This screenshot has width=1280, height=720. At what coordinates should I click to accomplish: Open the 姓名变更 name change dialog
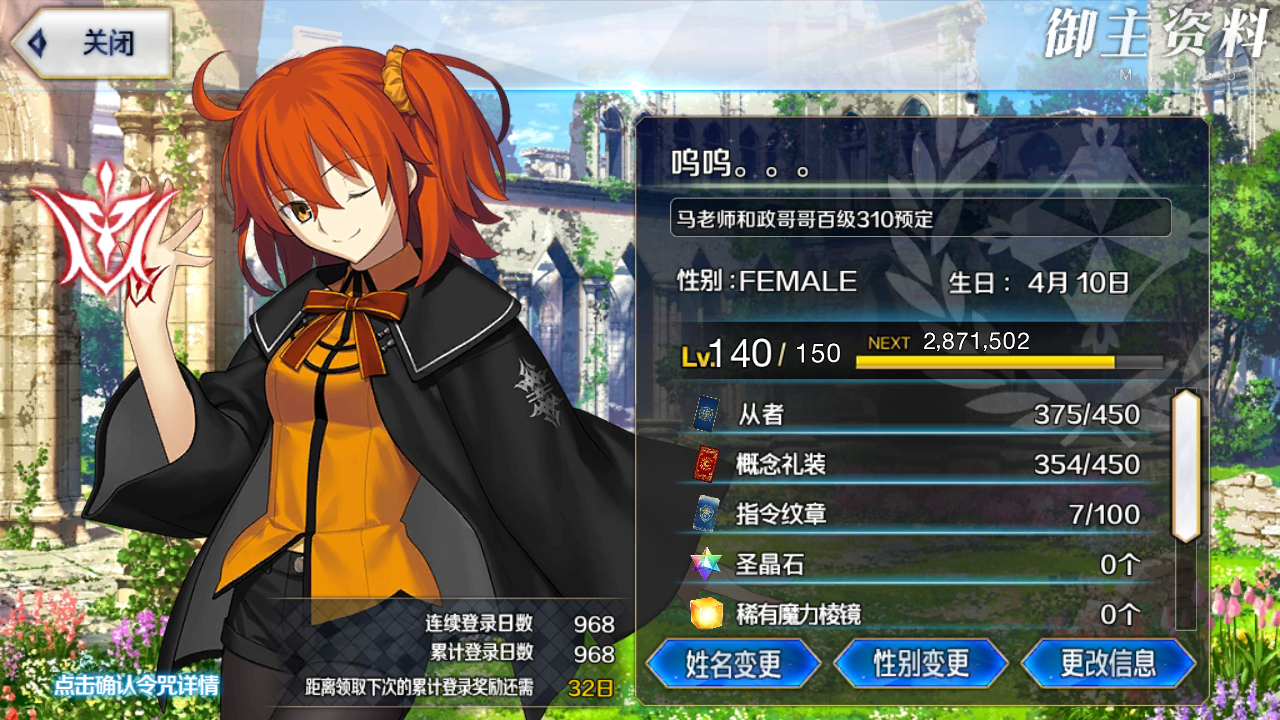click(733, 663)
